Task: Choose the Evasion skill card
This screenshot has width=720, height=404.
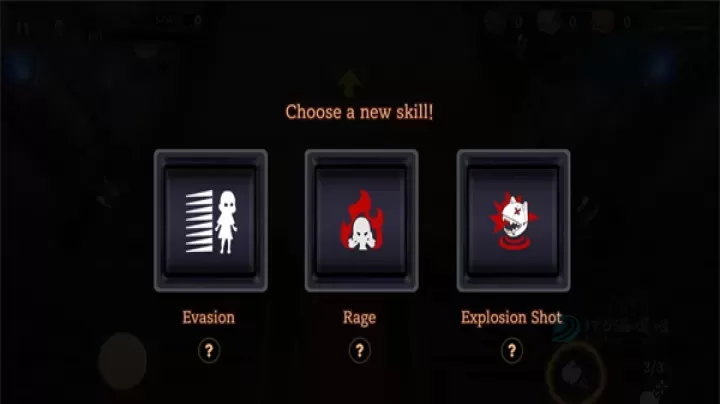Action: 210,221
